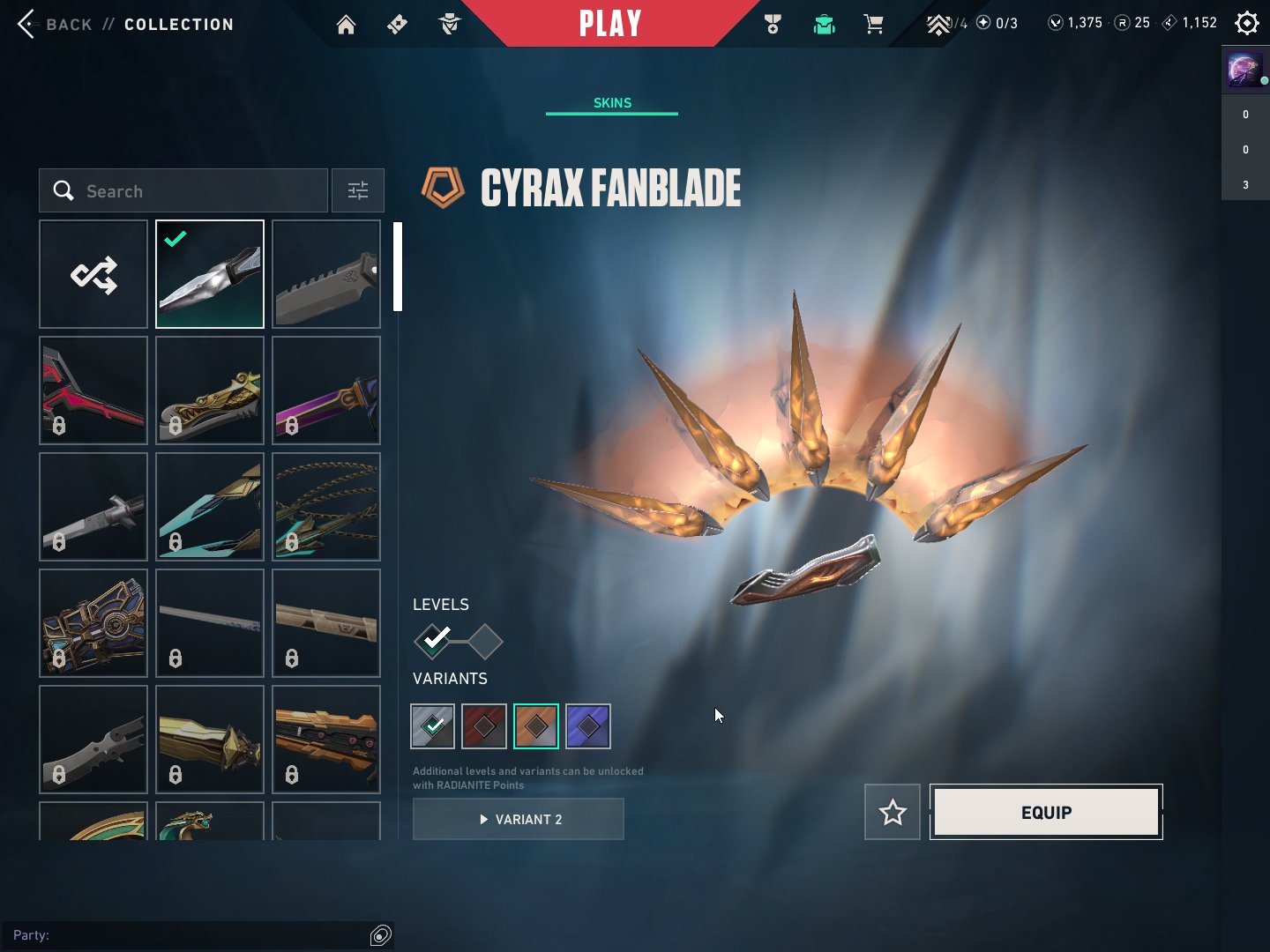Open the player avatar card

(x=1244, y=69)
